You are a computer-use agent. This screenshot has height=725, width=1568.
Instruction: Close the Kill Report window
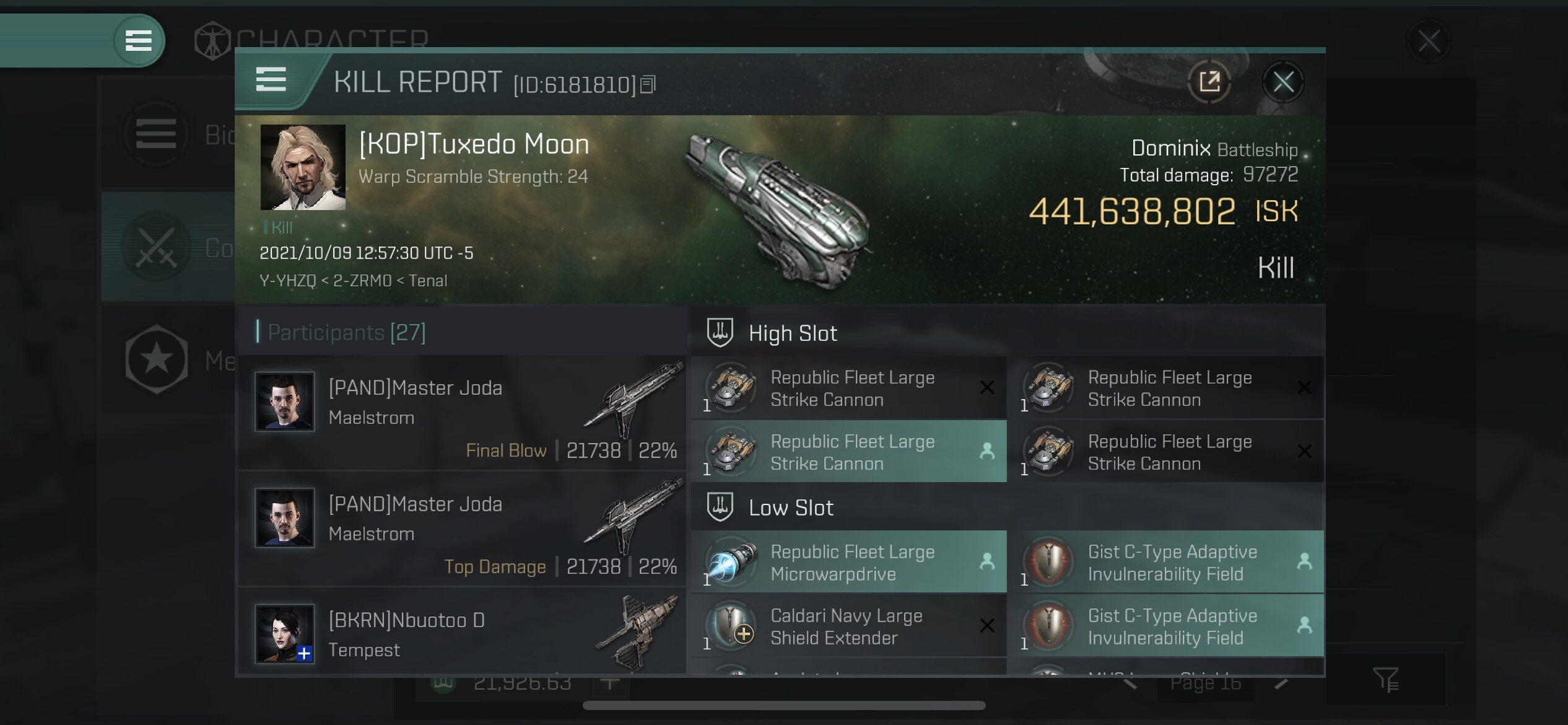coord(1283,82)
